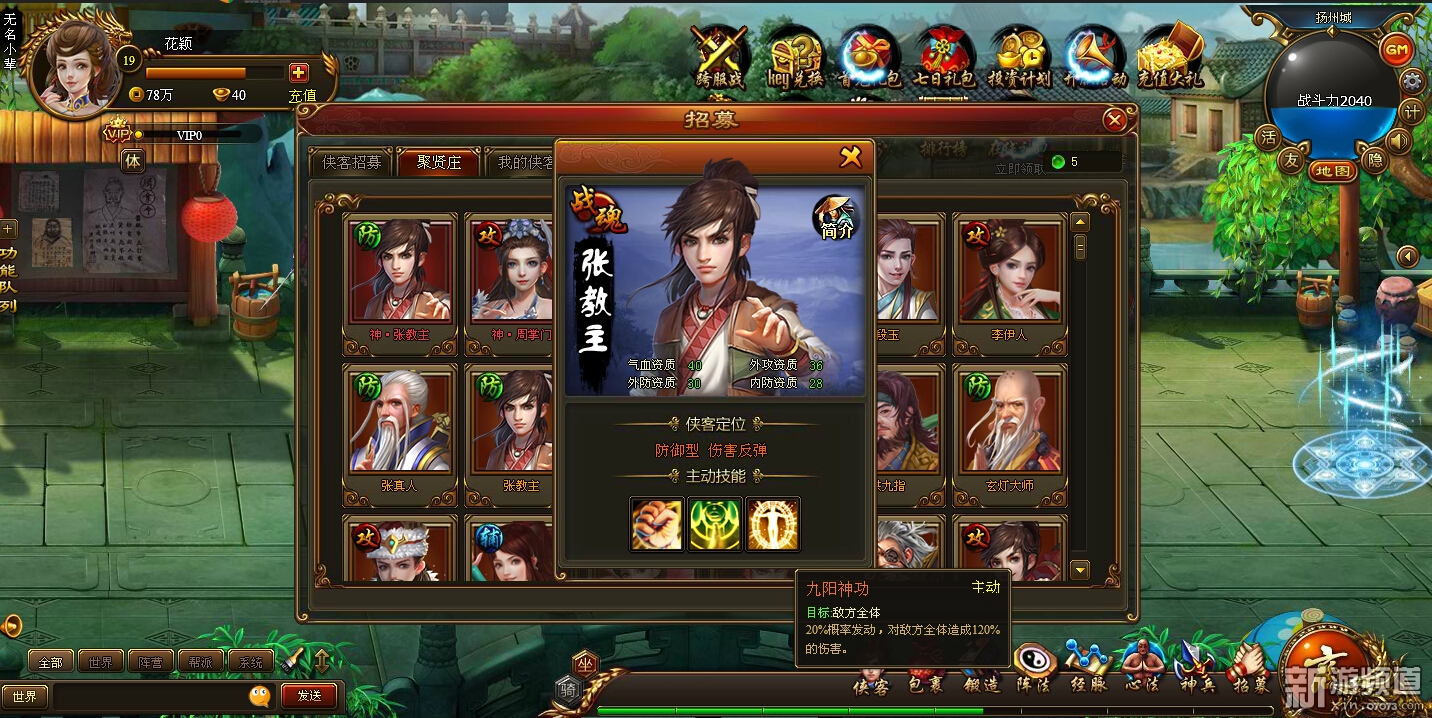Send the chat message with 发送
This screenshot has width=1432, height=718.
tap(309, 695)
